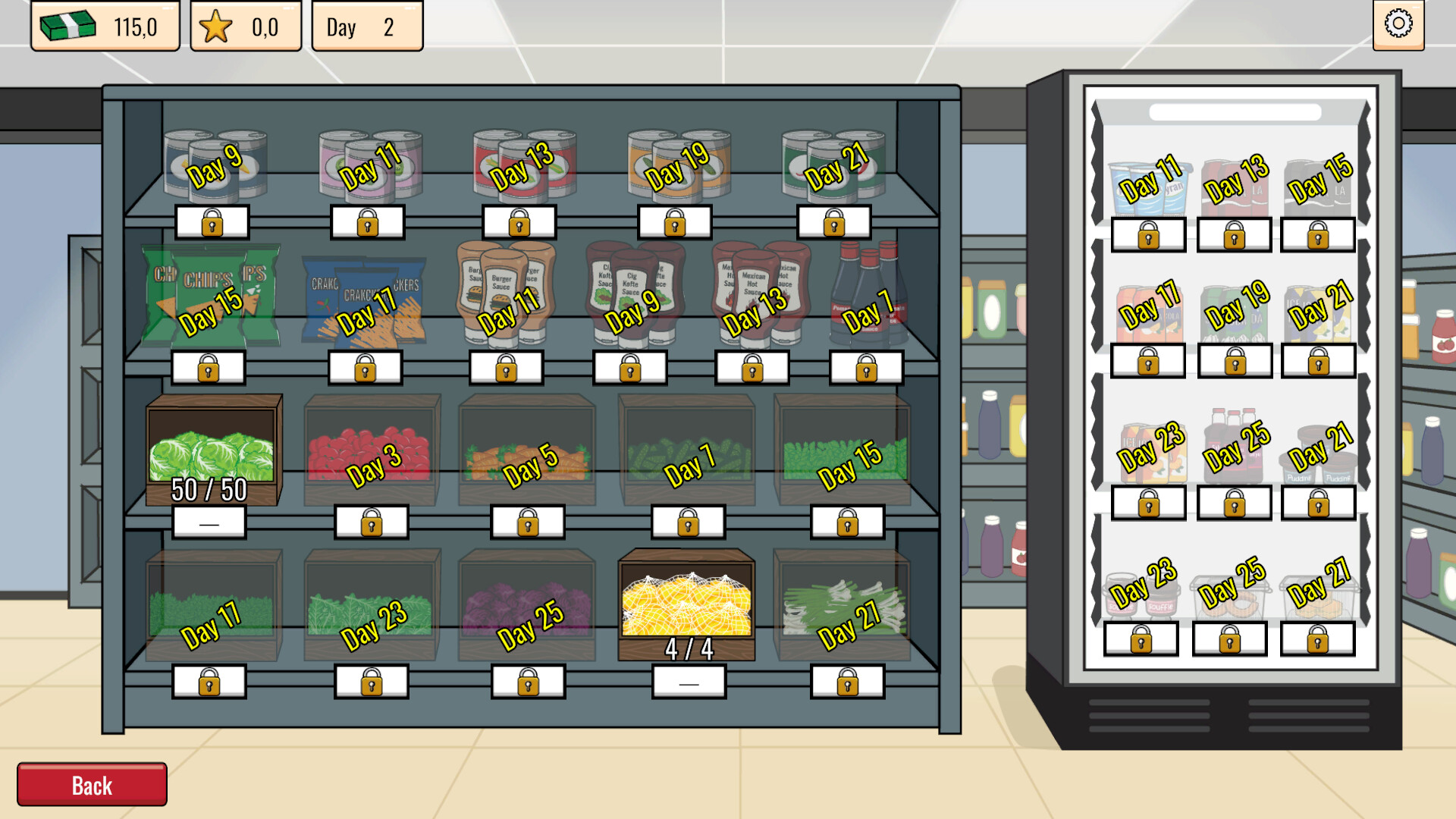Unlock the Day 11 burger sauce
This screenshot has height=819, width=1456.
tap(506, 368)
